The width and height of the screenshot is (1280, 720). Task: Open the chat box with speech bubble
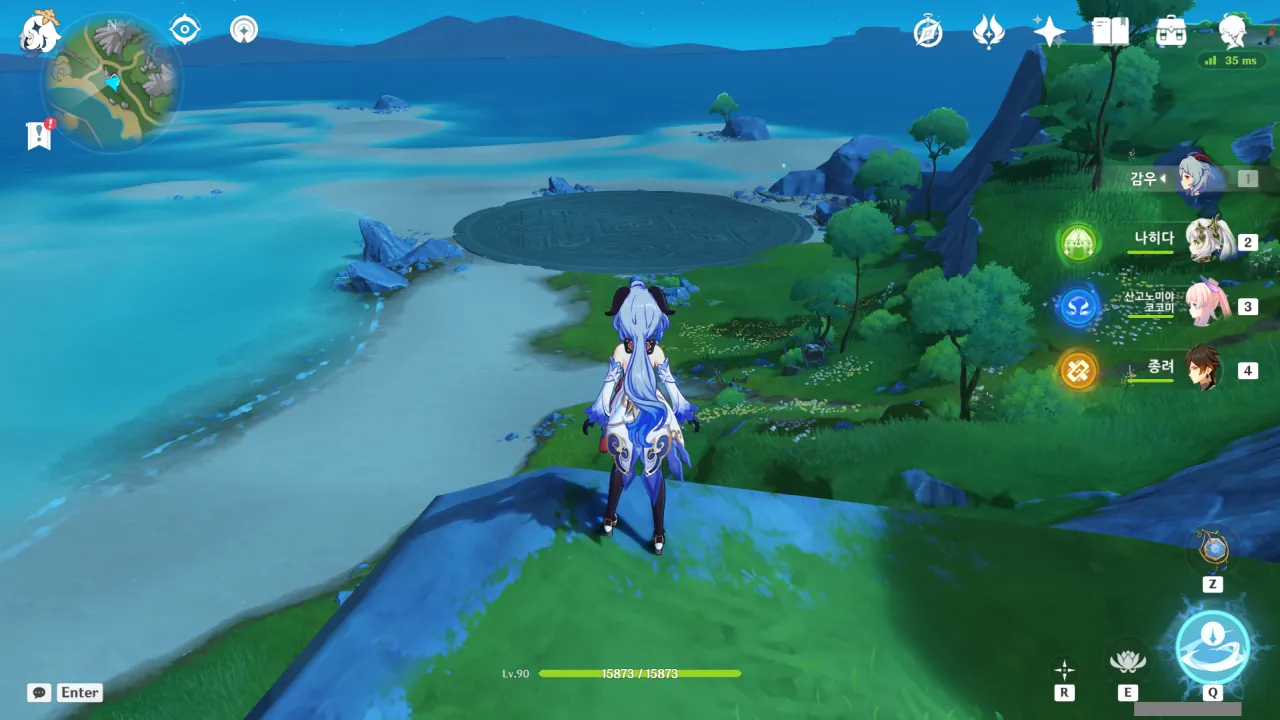pos(40,692)
